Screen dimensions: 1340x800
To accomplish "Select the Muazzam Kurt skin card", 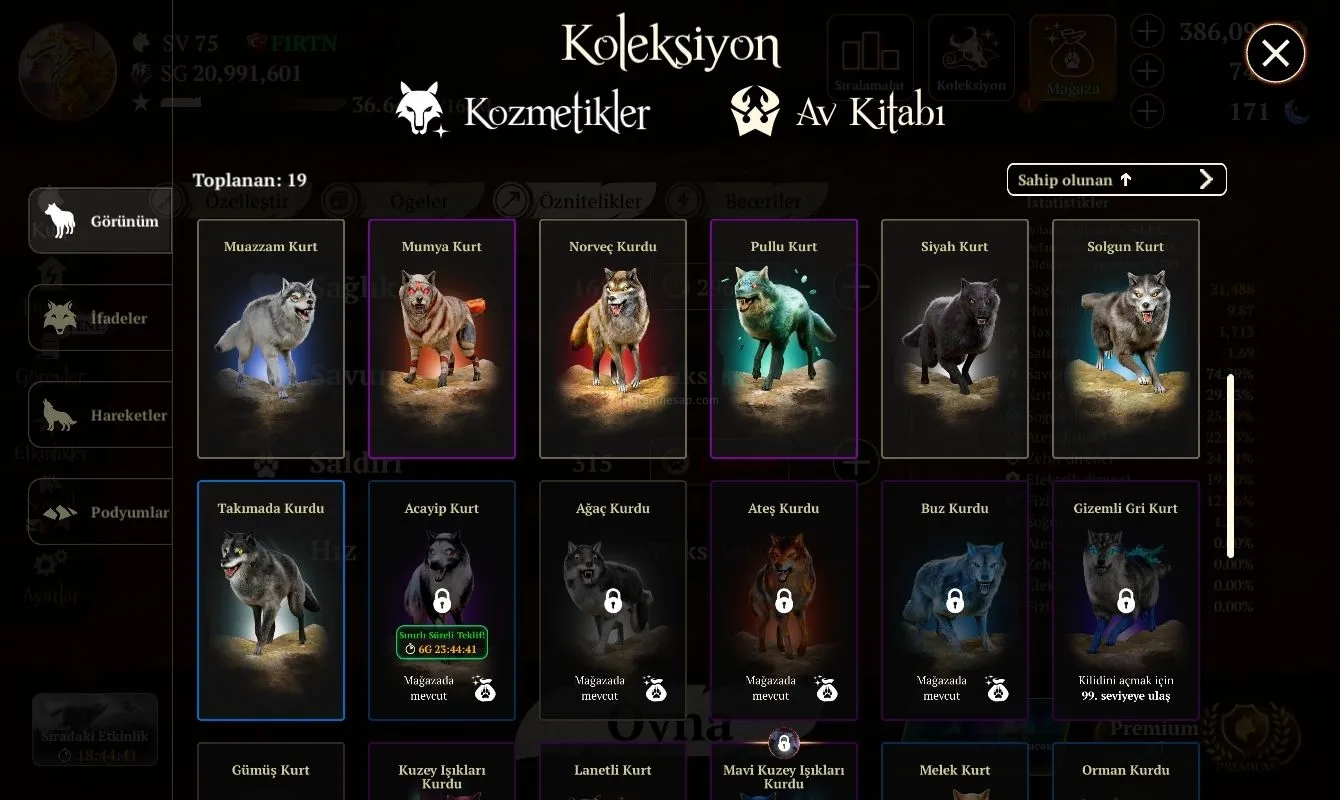I will pyautogui.click(x=271, y=339).
